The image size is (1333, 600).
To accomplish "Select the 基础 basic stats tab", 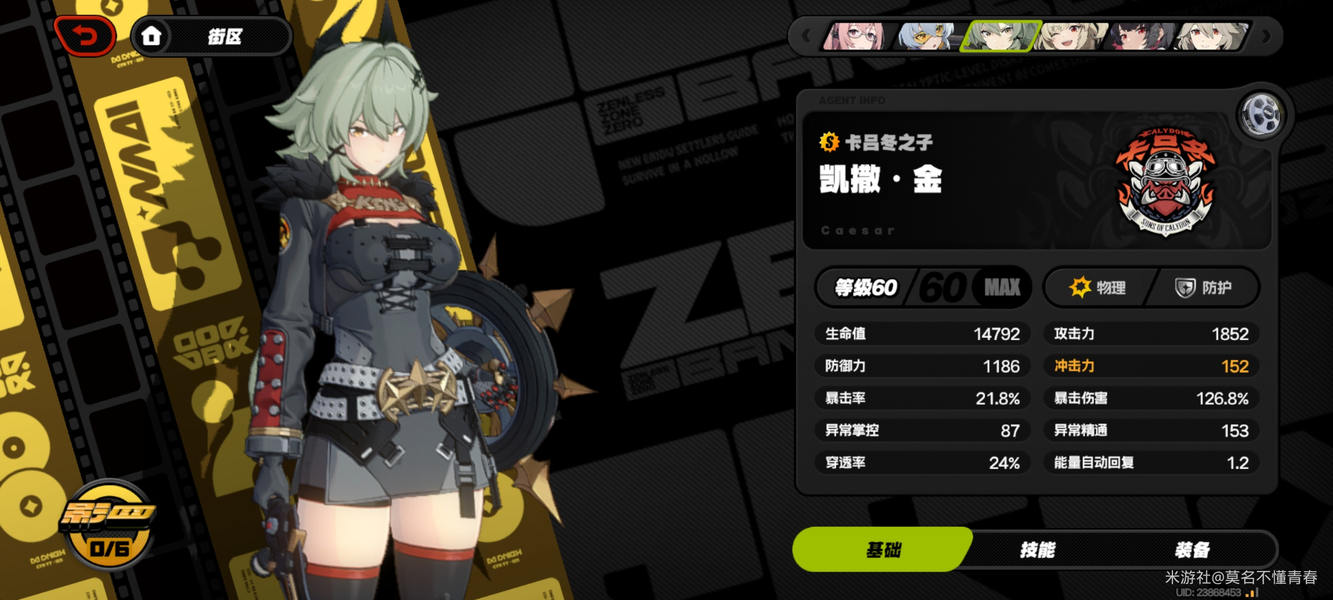I will coord(882,550).
